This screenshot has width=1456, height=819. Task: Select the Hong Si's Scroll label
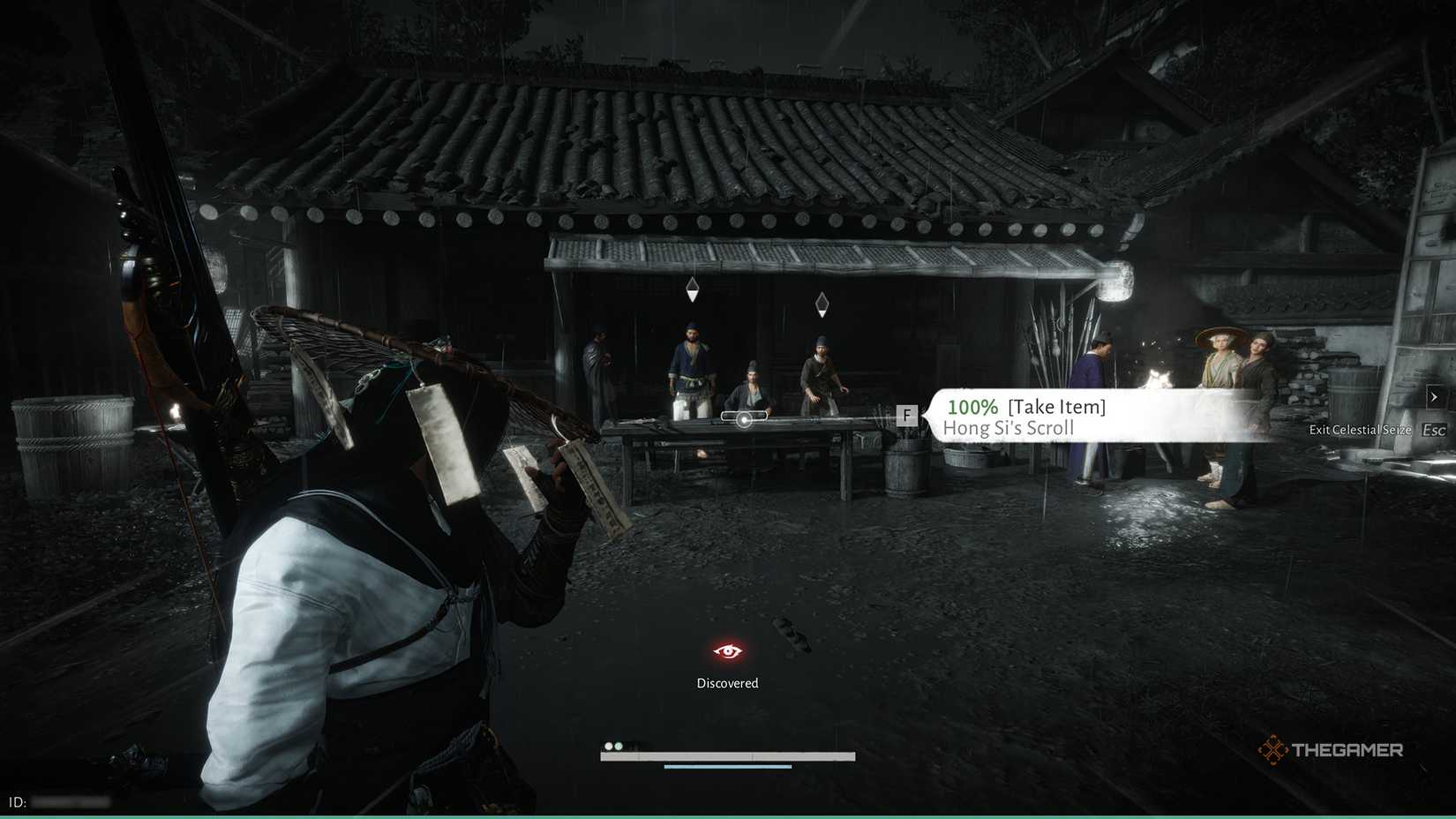1009,428
